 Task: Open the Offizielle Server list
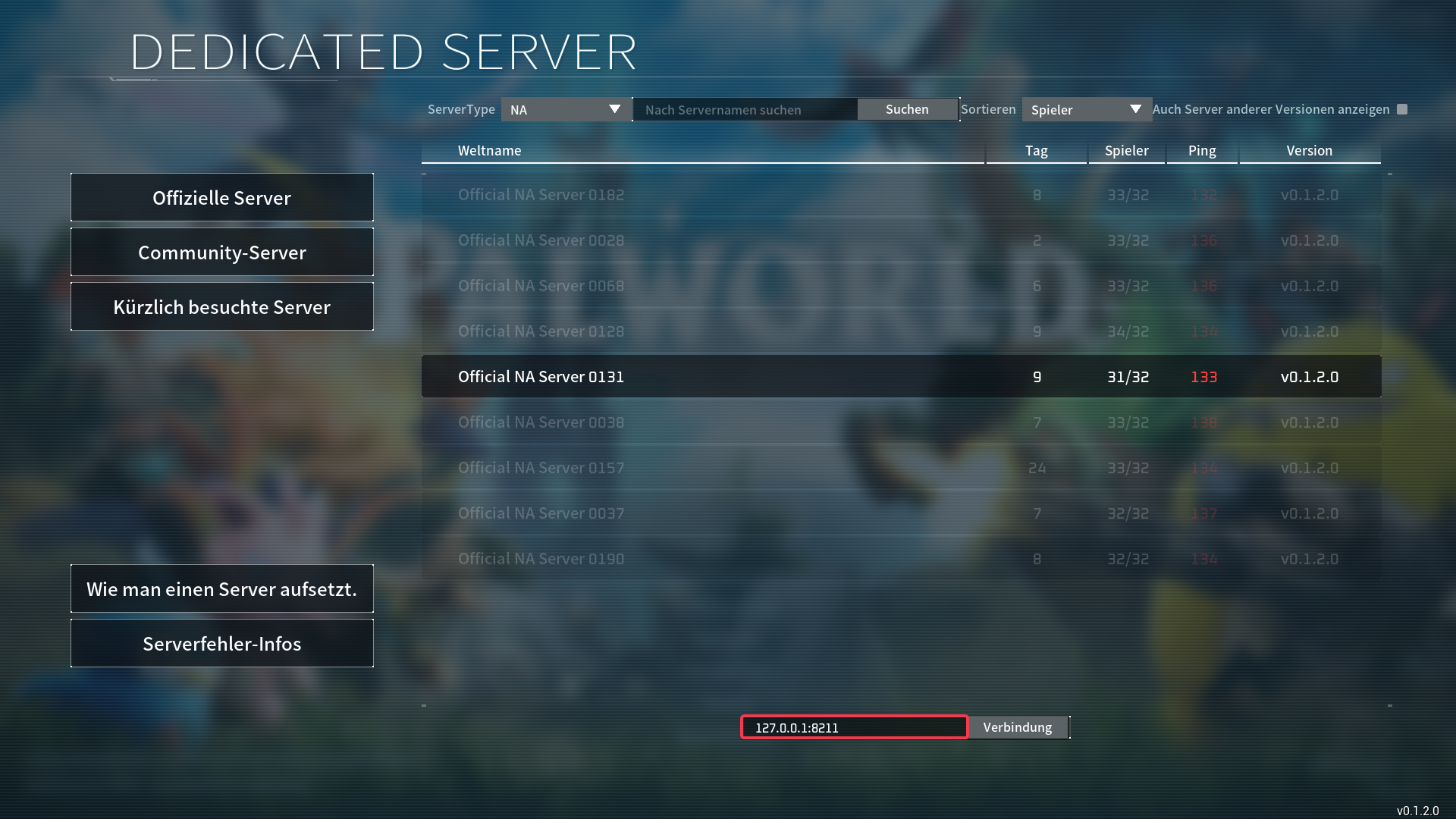pos(221,198)
